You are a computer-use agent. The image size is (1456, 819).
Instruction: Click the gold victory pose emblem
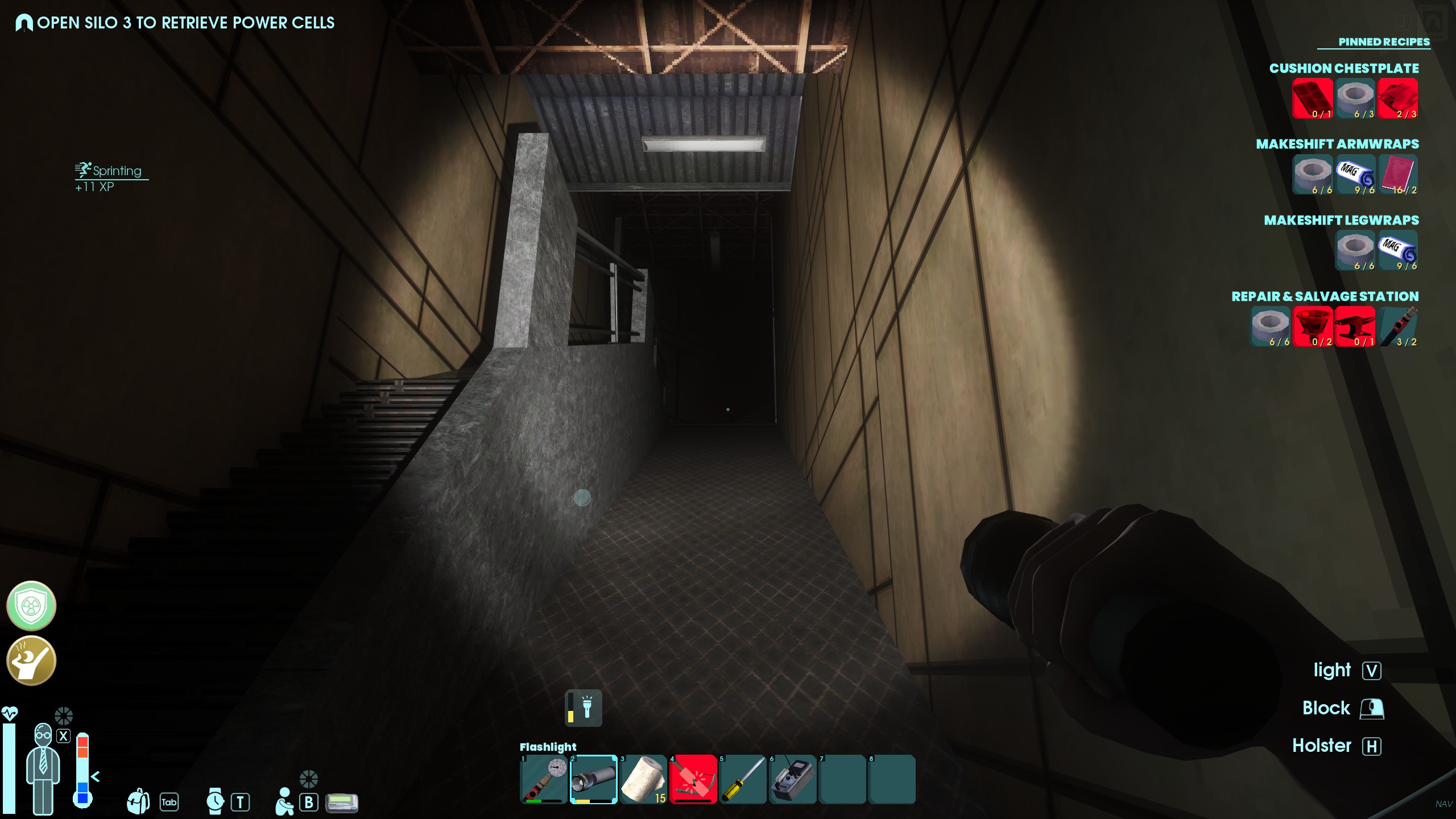tap(31, 660)
